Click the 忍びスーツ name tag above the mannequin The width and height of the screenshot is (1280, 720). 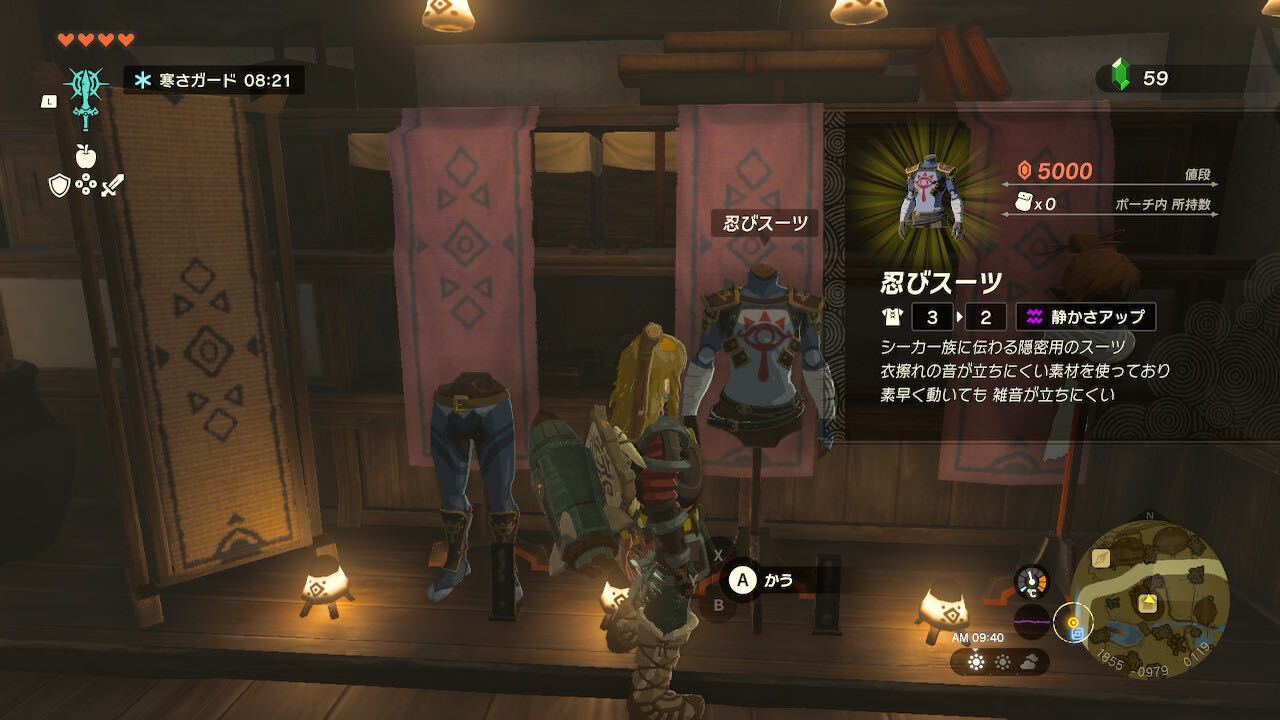[764, 222]
